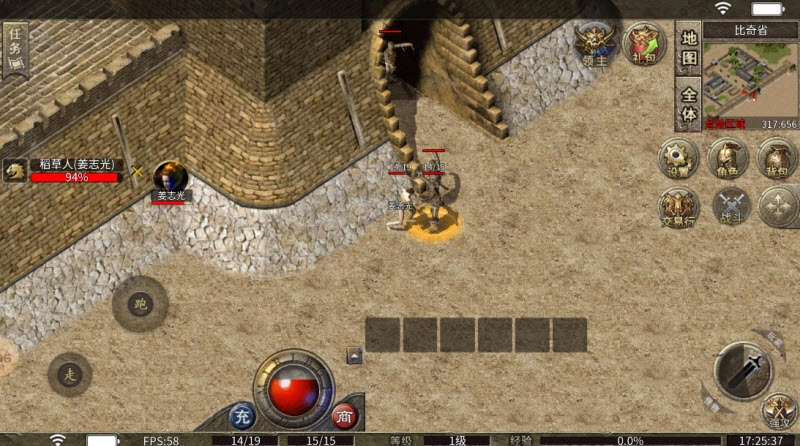
Task: Expand the small arrow beside the hotbar
Action: tap(354, 355)
